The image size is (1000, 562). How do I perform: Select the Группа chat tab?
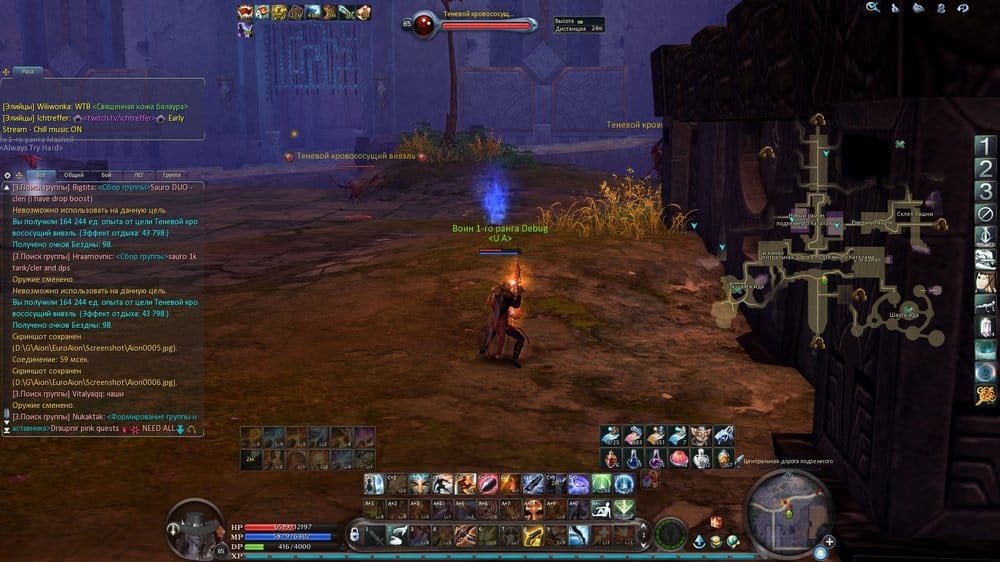171,174
